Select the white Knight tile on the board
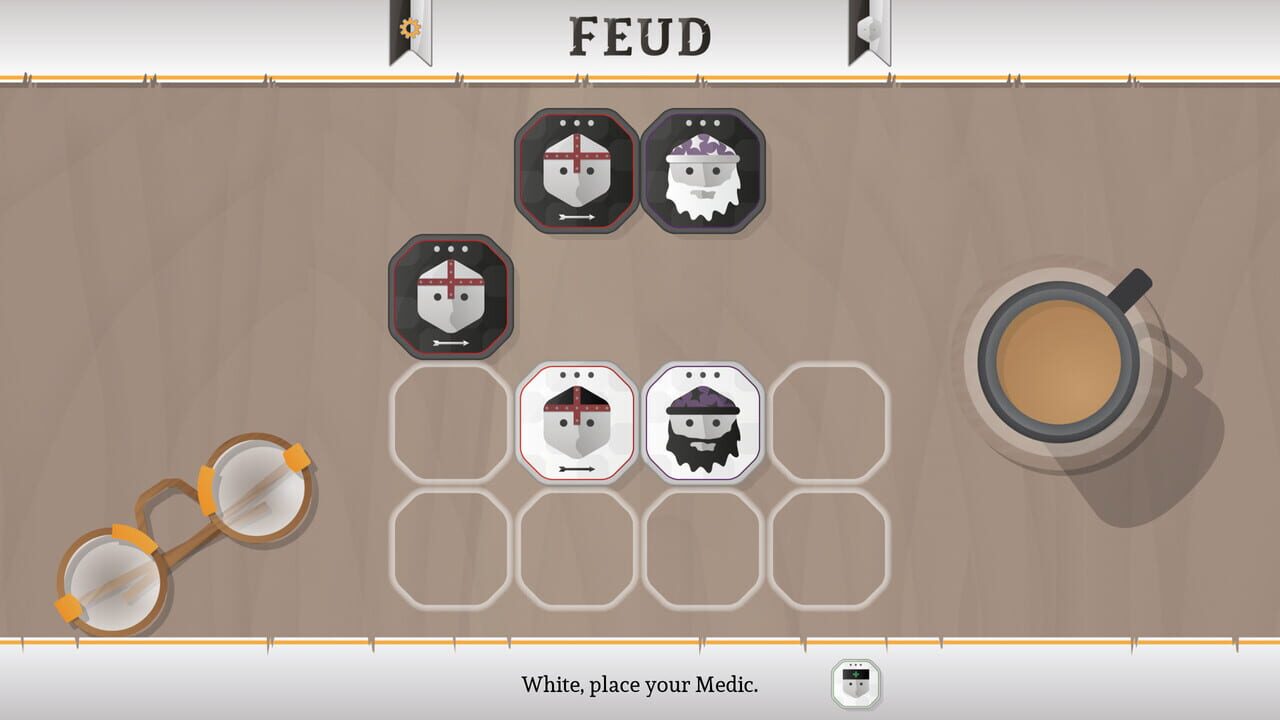Viewport: 1280px width, 720px height. tap(576, 421)
